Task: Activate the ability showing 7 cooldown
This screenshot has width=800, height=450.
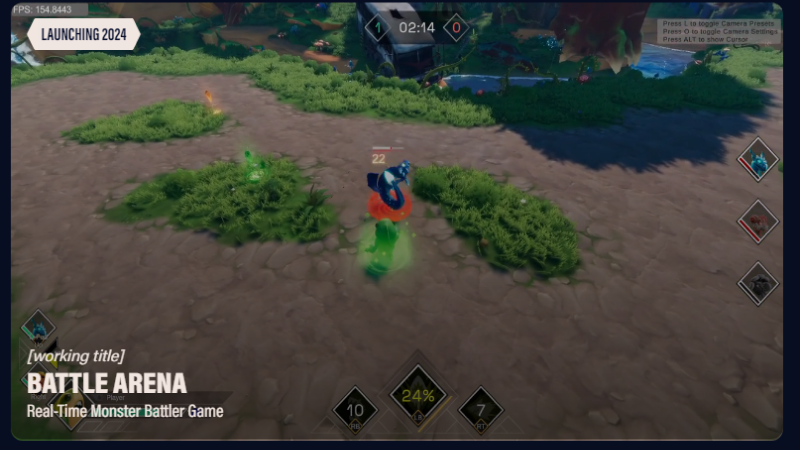Action: [481, 410]
